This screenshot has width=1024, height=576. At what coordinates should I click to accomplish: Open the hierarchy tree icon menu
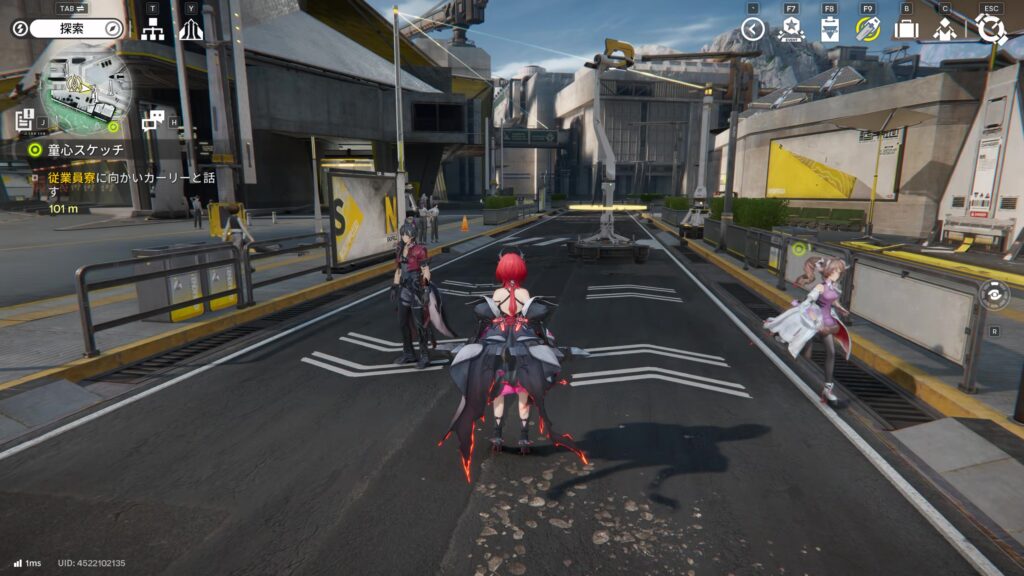tap(152, 29)
